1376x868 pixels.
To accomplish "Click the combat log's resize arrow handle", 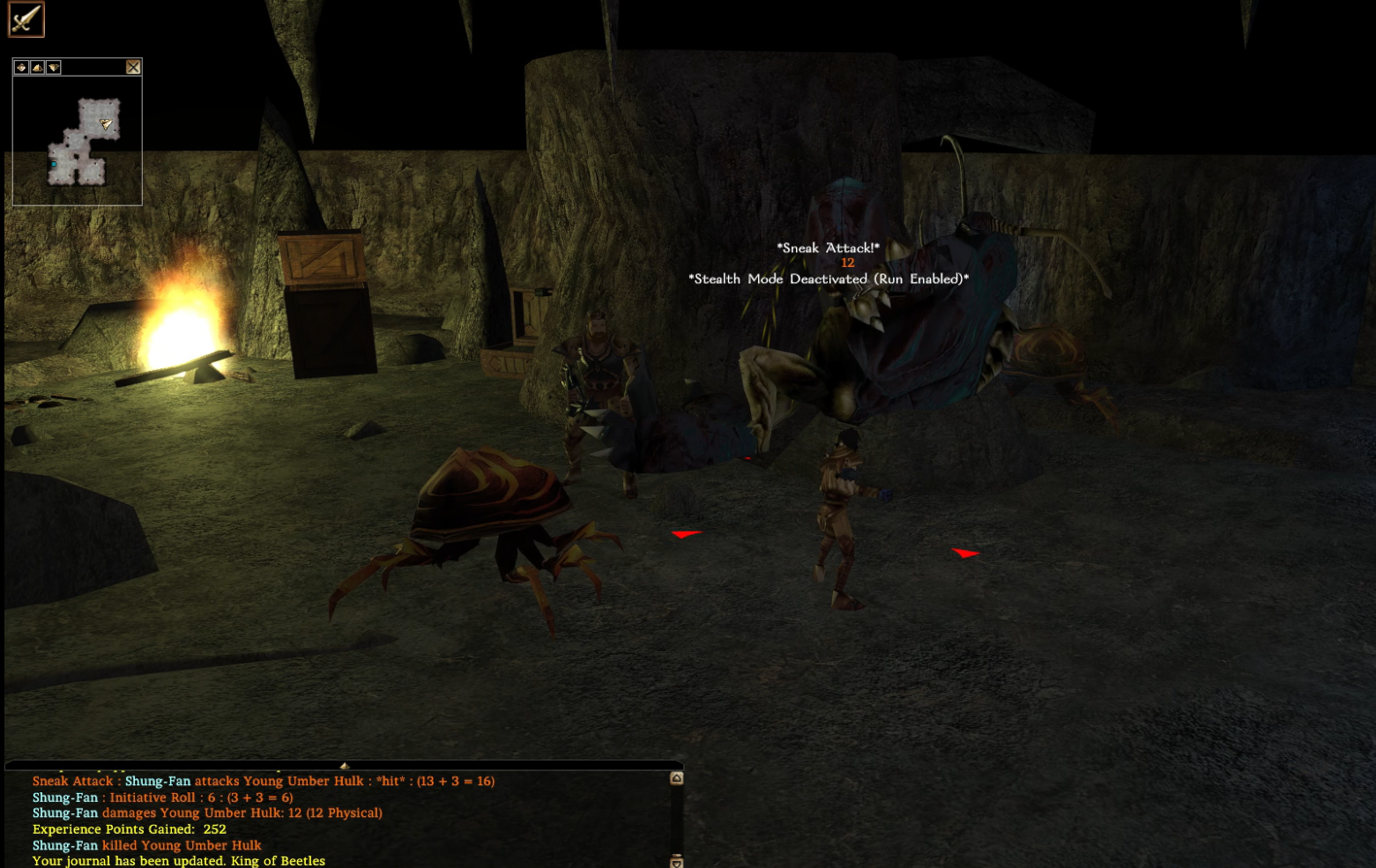I will click(345, 766).
